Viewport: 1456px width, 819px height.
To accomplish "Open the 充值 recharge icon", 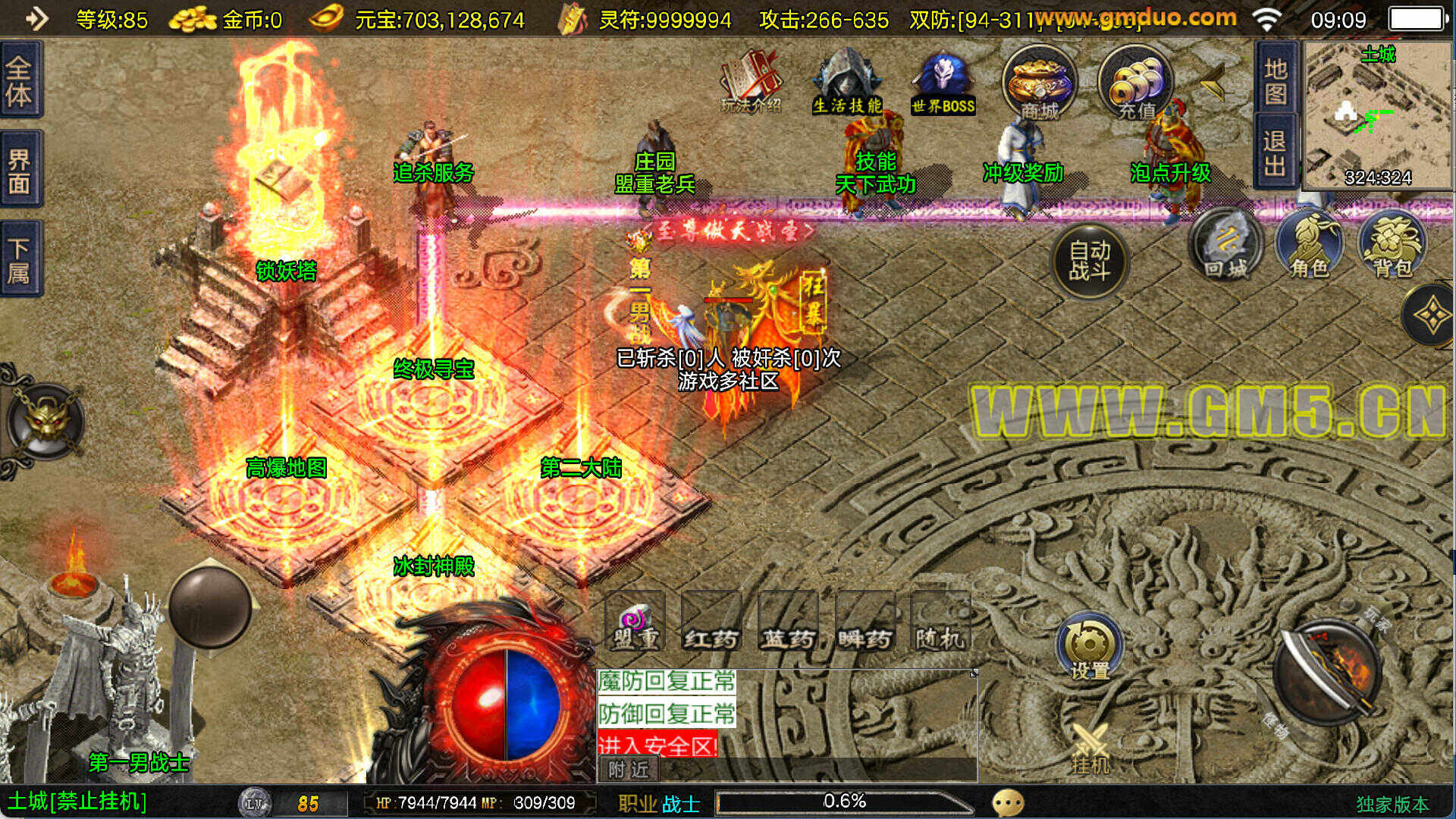I will click(1135, 82).
